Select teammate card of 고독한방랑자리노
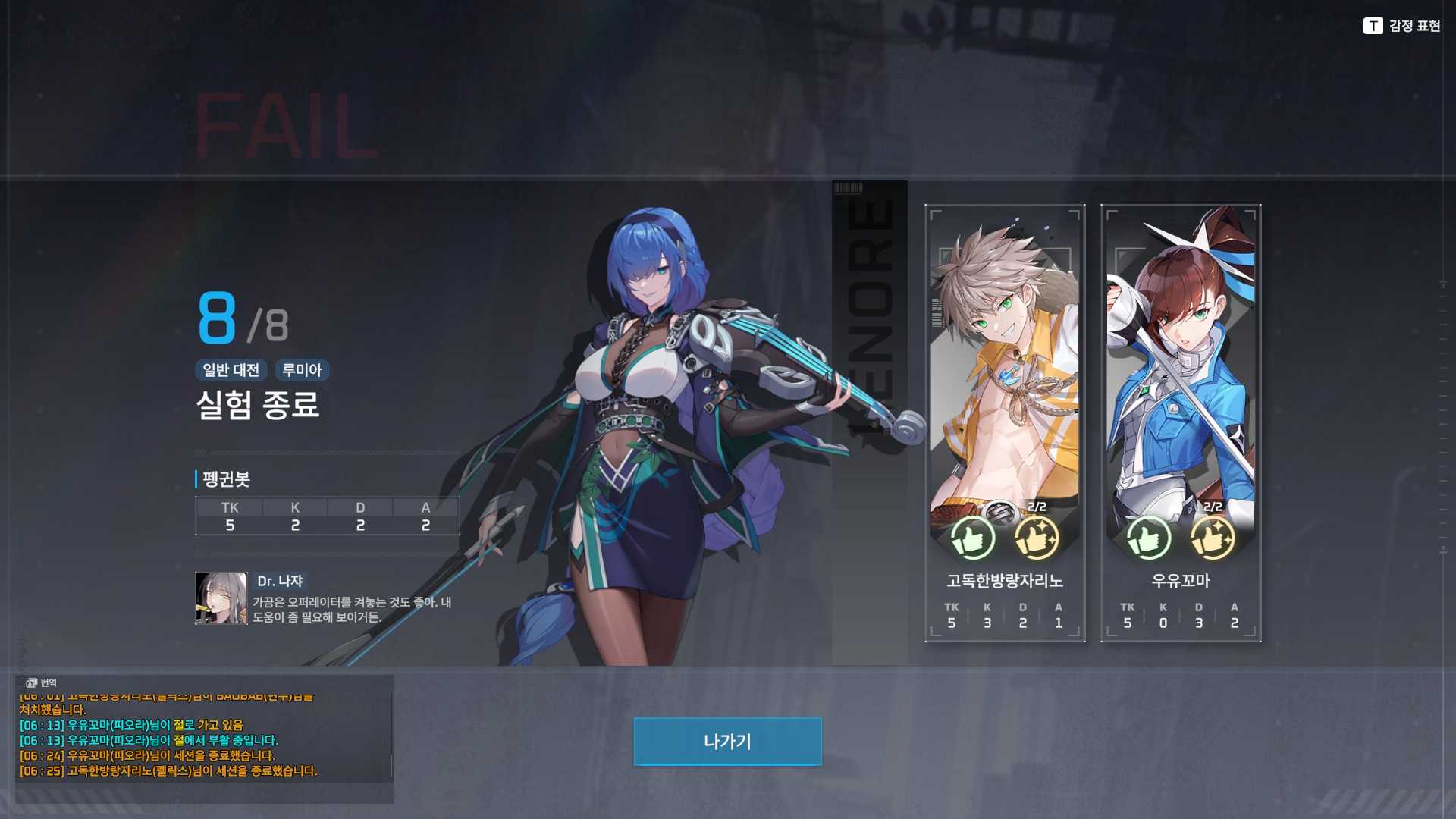The image size is (1456, 819). [x=1004, y=379]
